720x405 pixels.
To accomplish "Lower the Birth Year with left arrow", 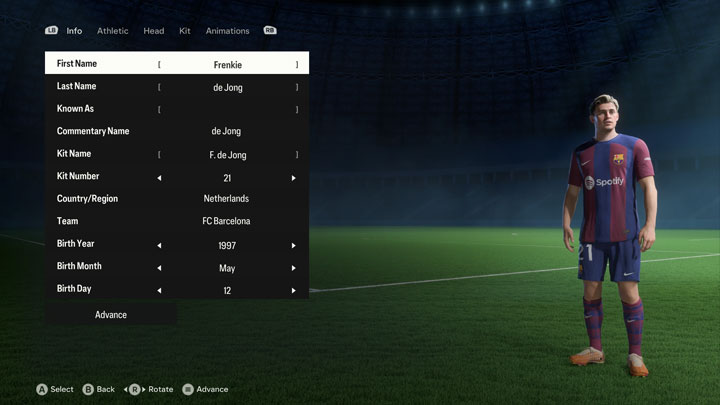I will [159, 245].
